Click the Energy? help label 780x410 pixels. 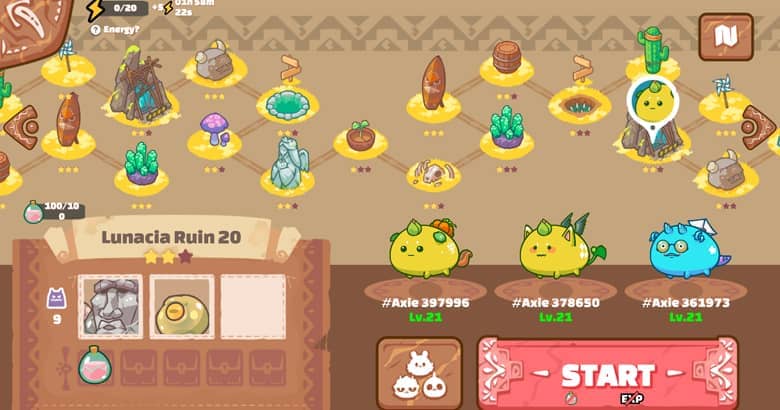(x=115, y=30)
